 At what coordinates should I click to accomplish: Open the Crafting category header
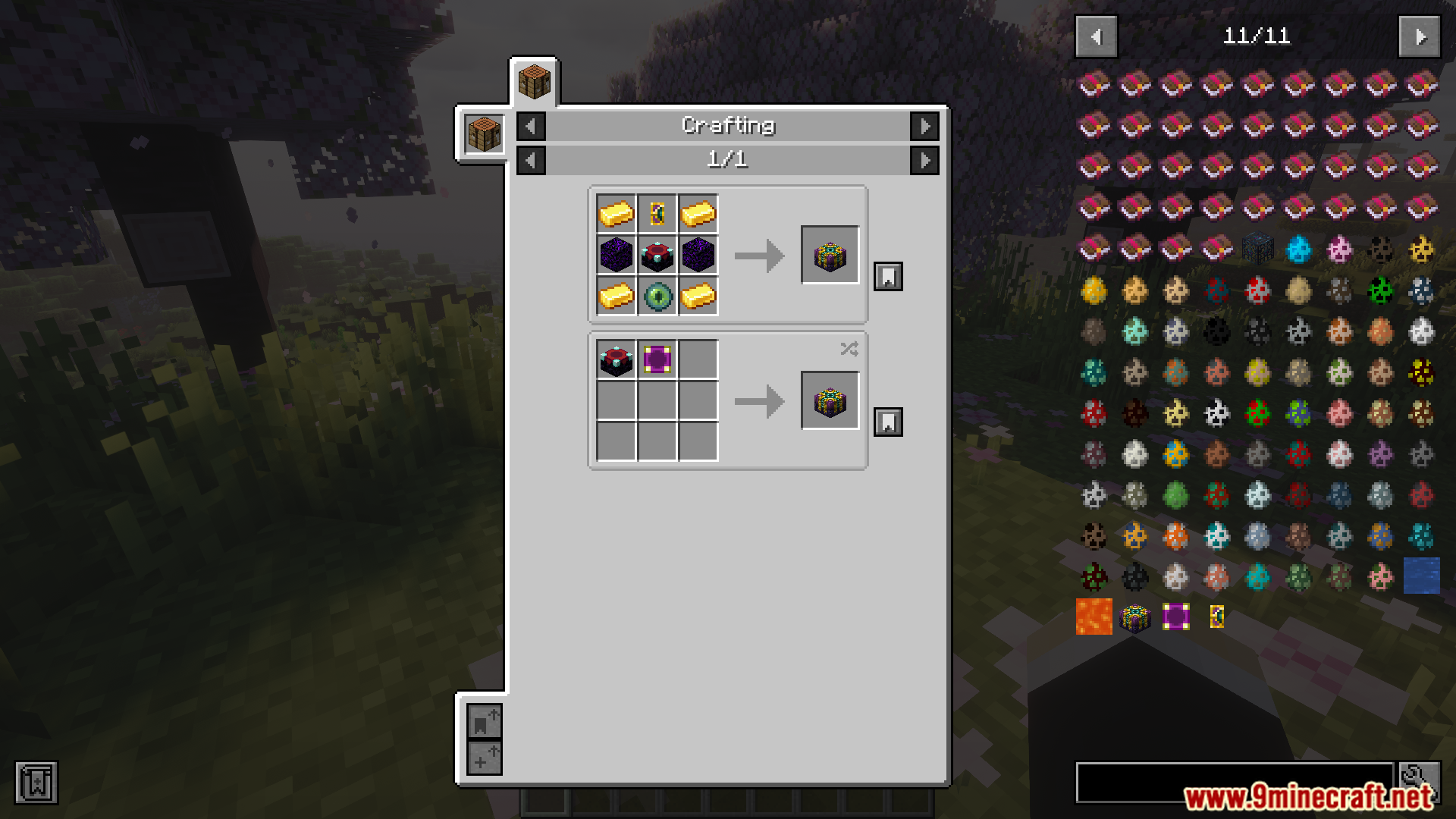728,126
